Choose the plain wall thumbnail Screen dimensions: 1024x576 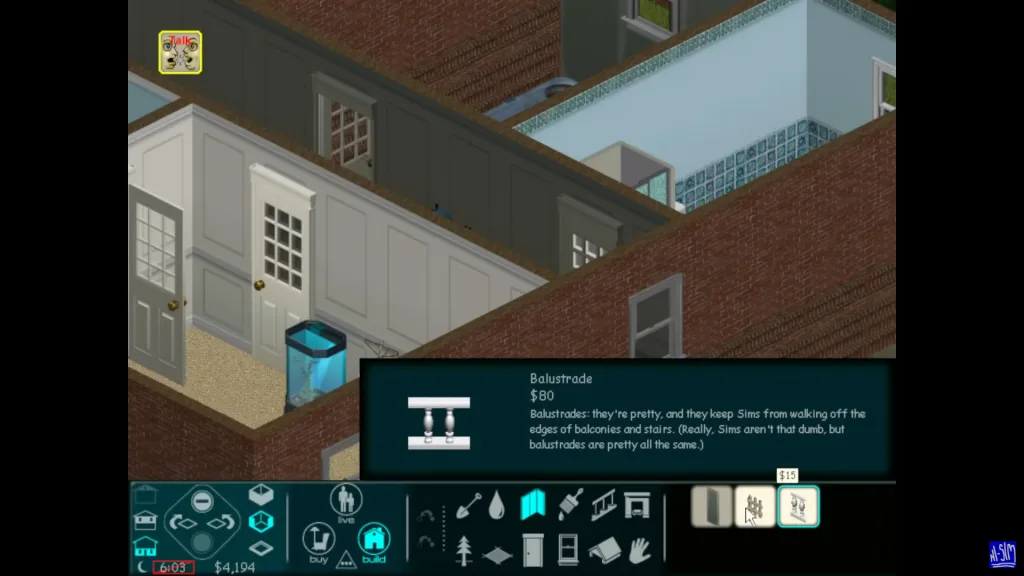click(711, 507)
